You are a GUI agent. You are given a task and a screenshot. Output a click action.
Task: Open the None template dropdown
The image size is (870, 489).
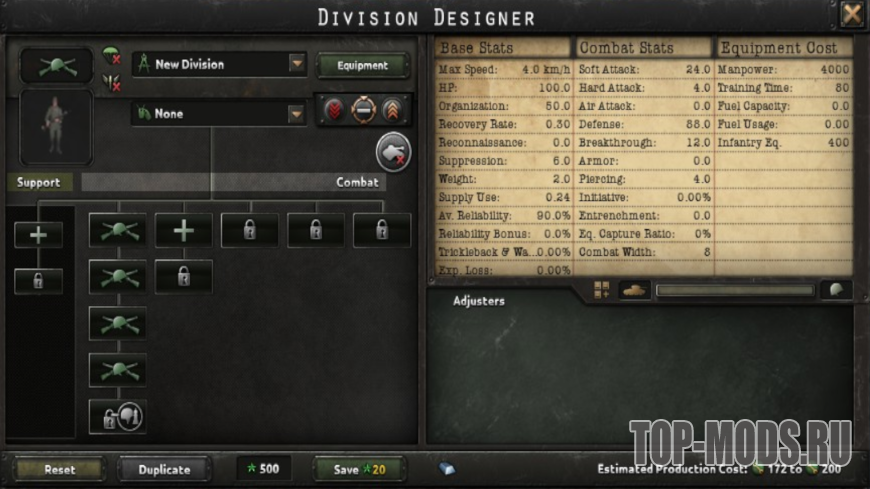297,114
